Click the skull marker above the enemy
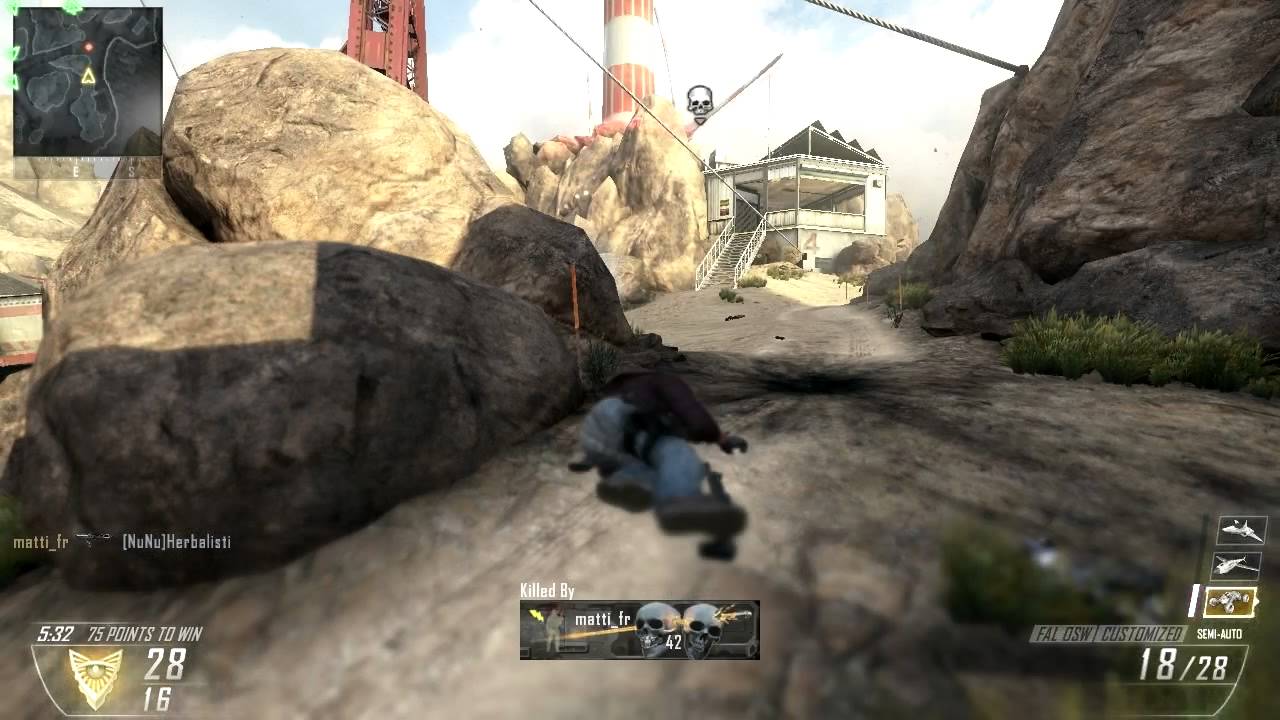 pos(700,97)
